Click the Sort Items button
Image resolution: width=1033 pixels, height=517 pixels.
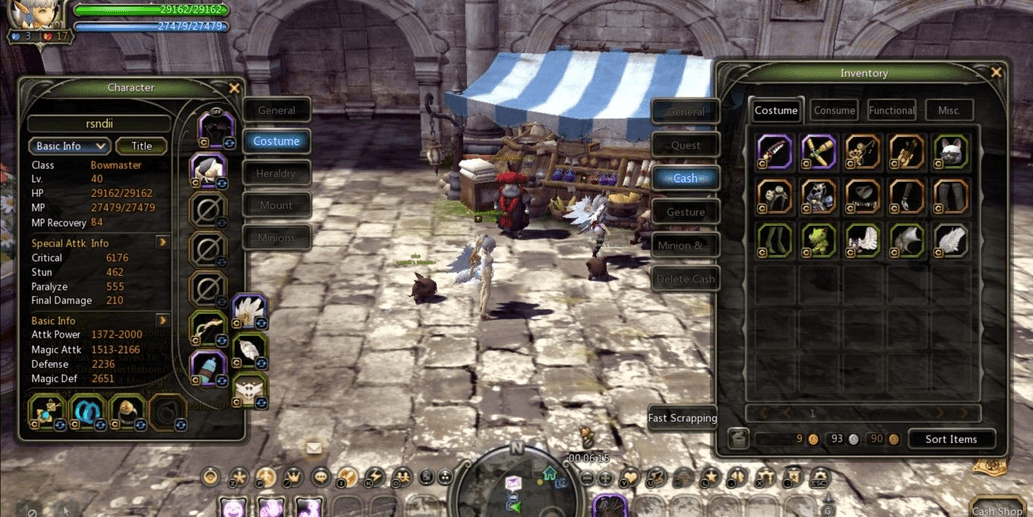(x=950, y=439)
